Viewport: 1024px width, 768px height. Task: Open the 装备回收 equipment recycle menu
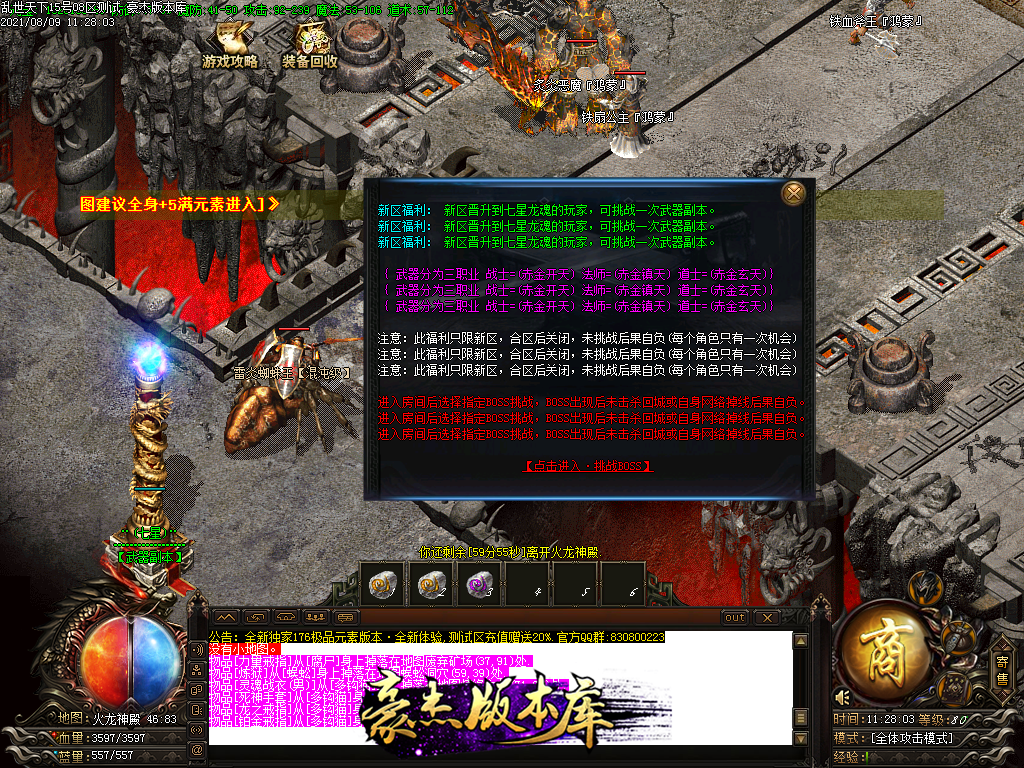[311, 46]
